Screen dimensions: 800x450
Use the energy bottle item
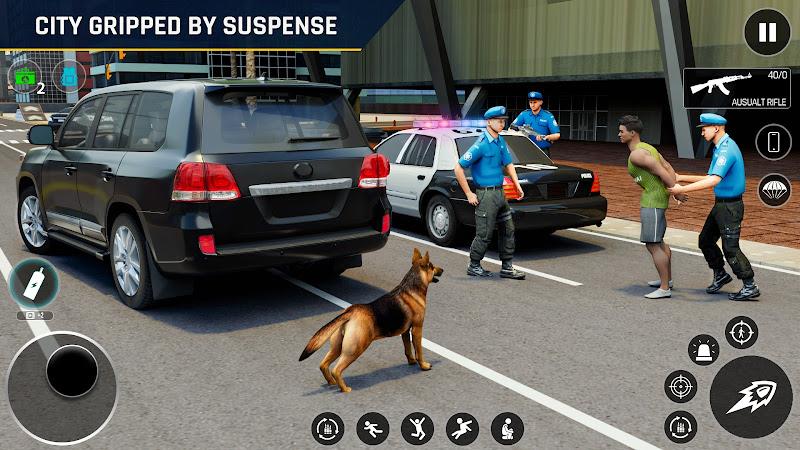[x=33, y=284]
